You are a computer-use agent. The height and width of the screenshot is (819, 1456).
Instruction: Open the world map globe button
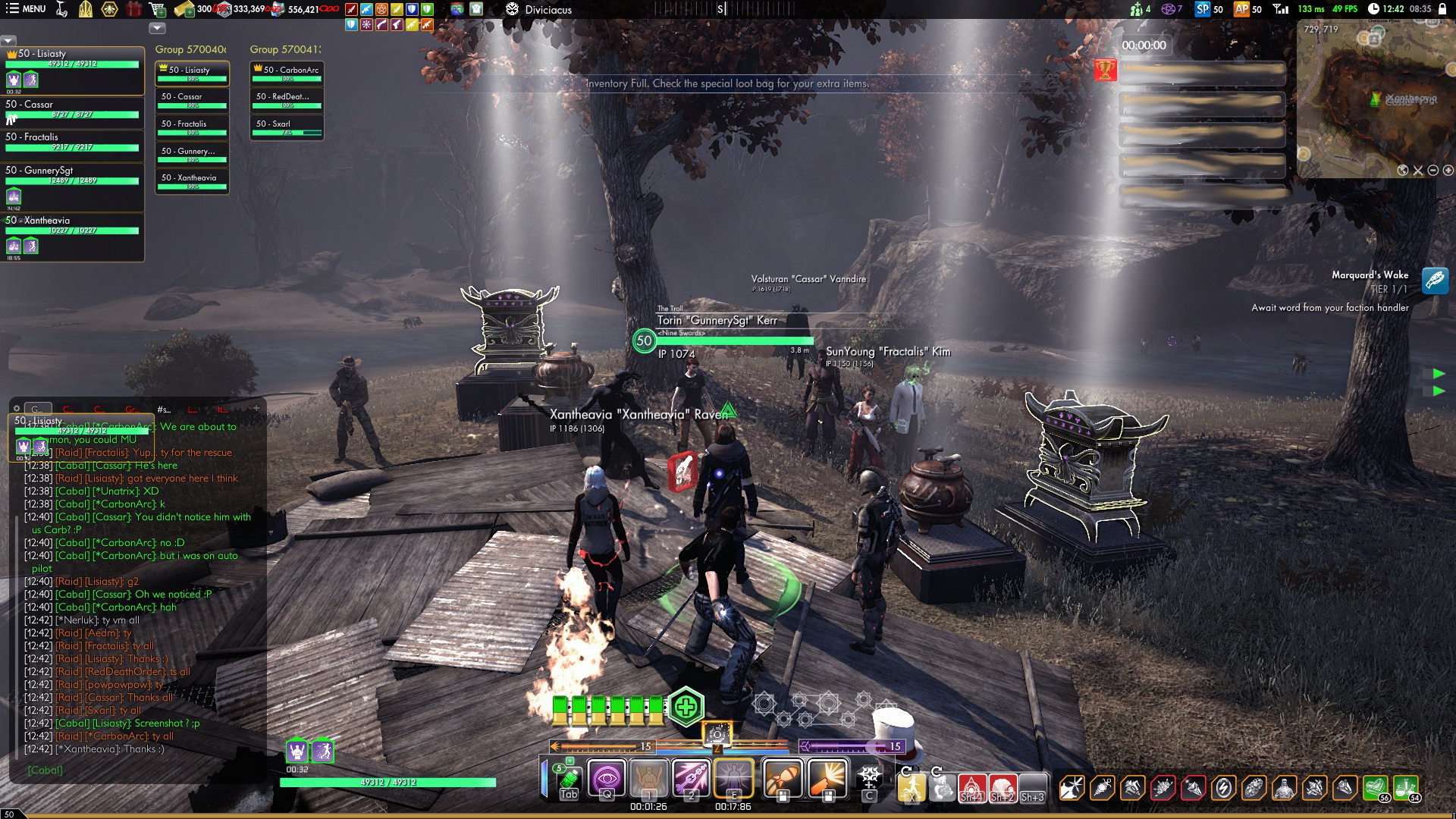1403,171
